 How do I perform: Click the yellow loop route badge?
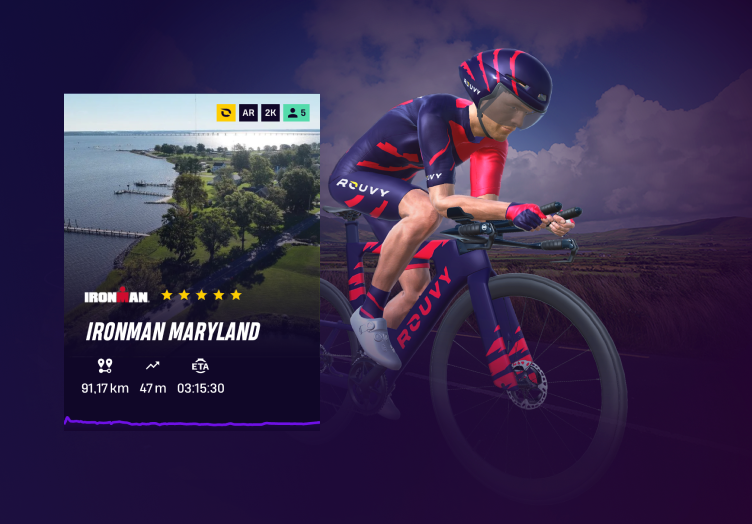(x=226, y=113)
